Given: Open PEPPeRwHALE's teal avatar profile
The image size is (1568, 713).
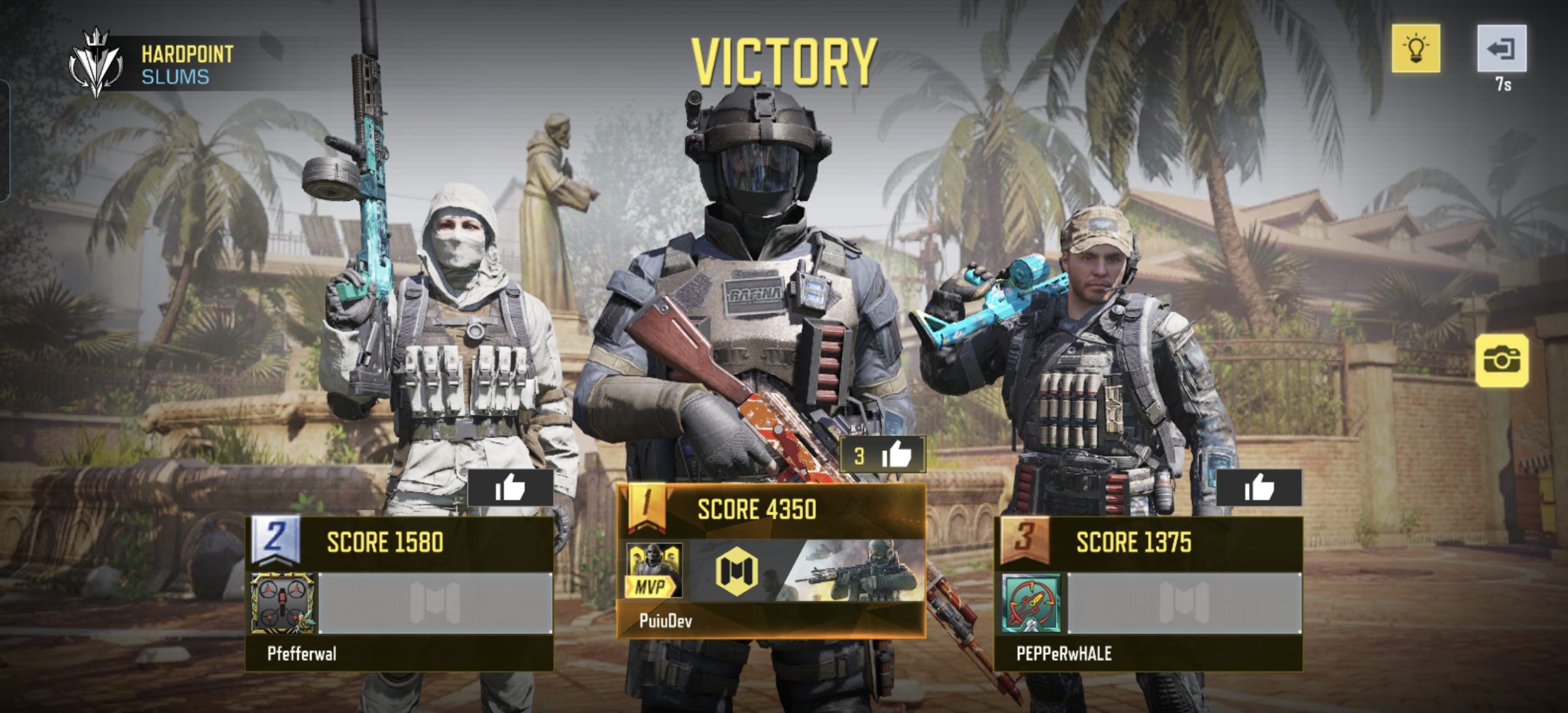Looking at the screenshot, I should (1032, 603).
